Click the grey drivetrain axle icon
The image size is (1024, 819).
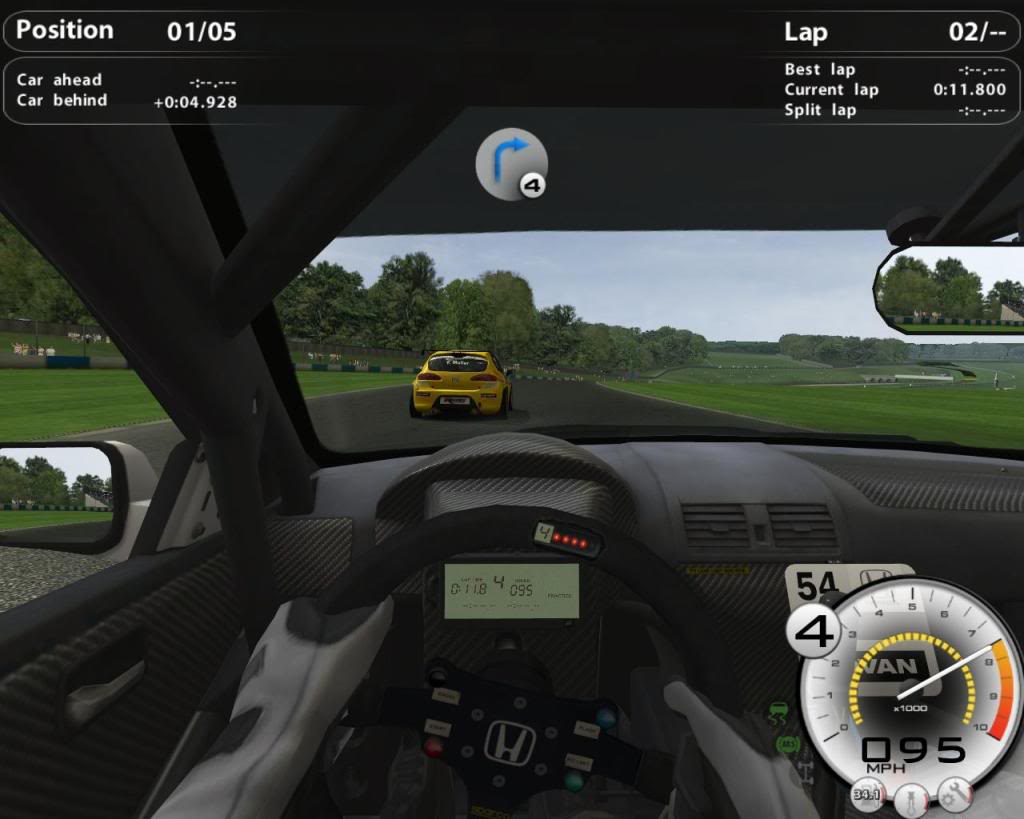click(x=807, y=772)
